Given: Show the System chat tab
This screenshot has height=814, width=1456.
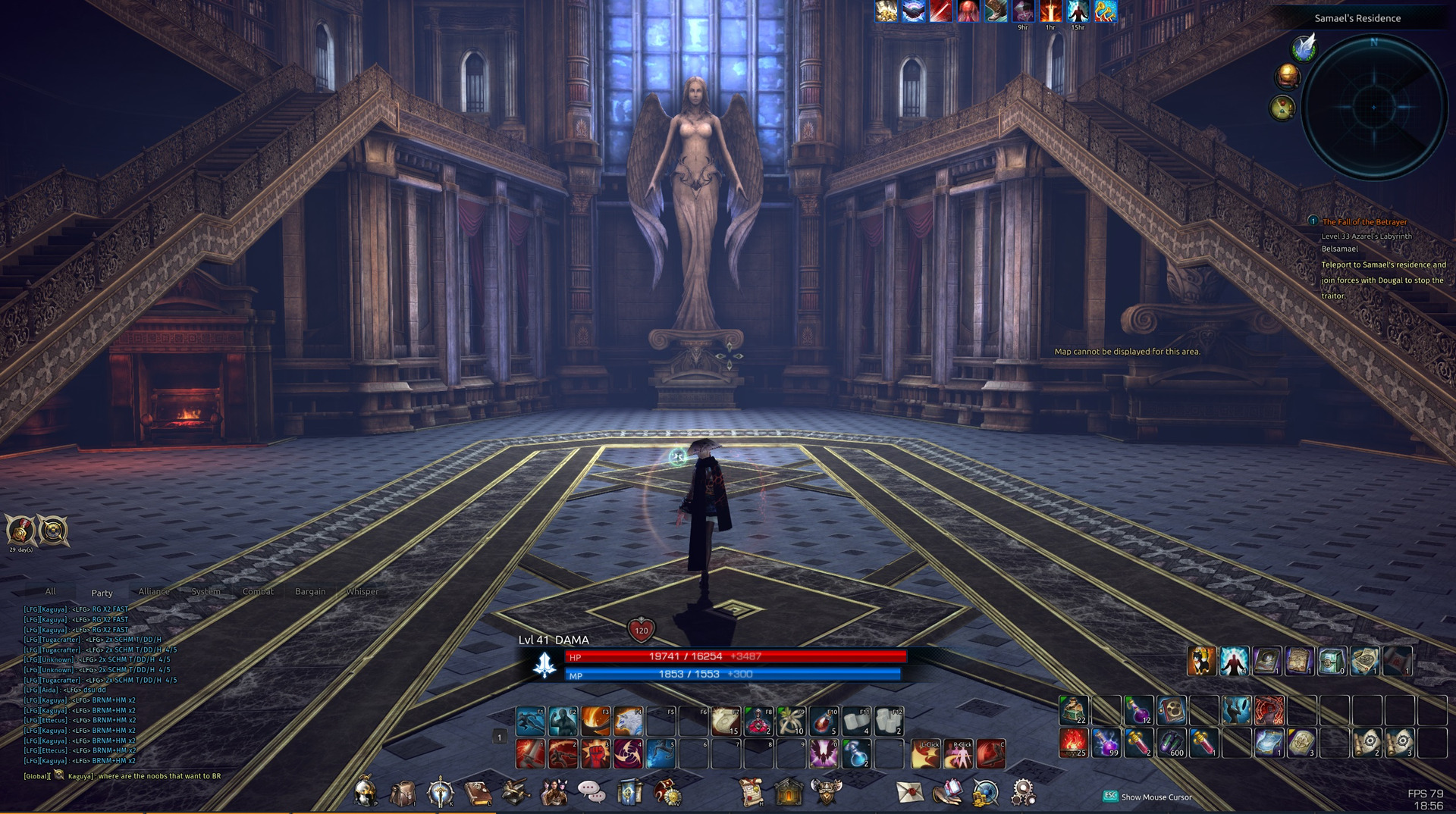Looking at the screenshot, I should [206, 591].
